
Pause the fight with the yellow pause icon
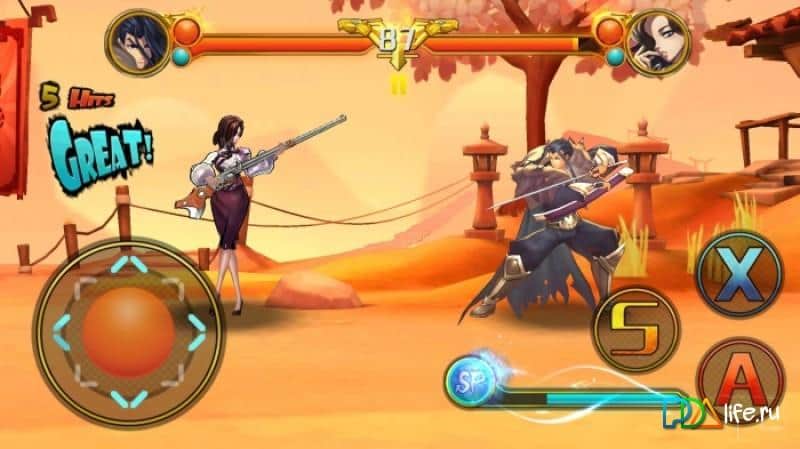point(398,84)
